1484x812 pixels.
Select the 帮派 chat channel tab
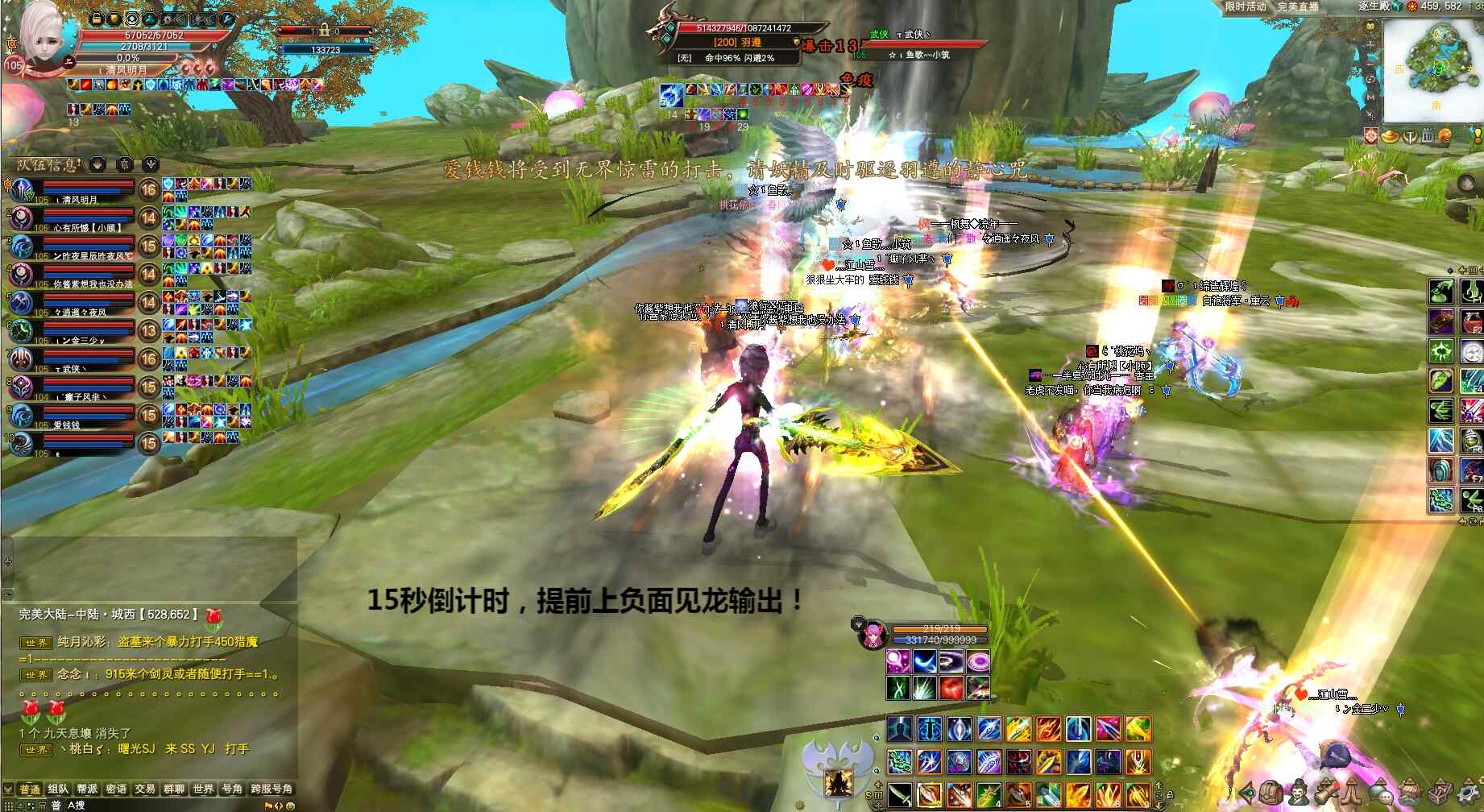click(x=87, y=789)
